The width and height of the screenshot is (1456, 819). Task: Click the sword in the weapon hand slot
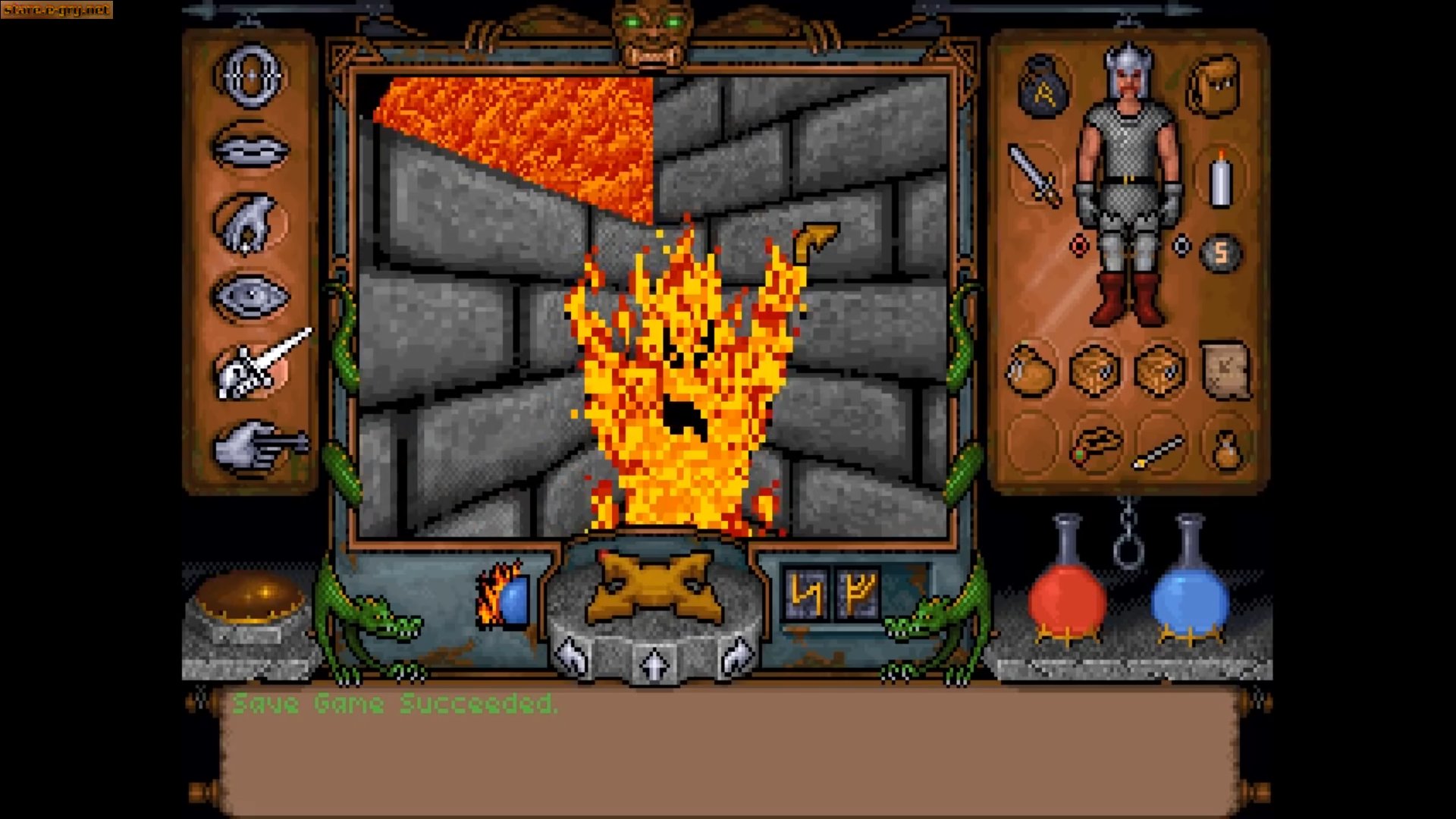click(x=1035, y=174)
